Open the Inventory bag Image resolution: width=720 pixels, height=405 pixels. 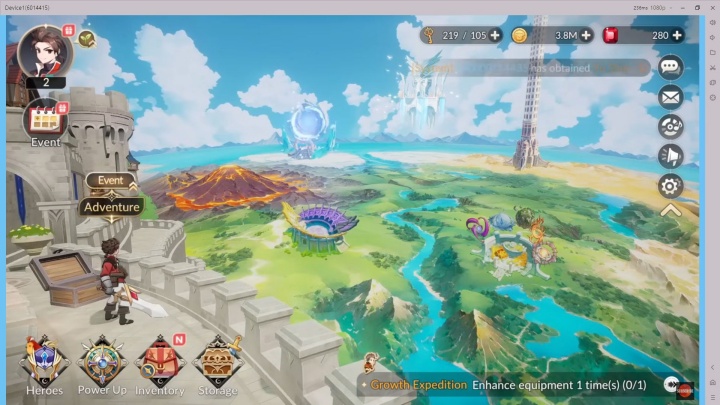coord(159,364)
